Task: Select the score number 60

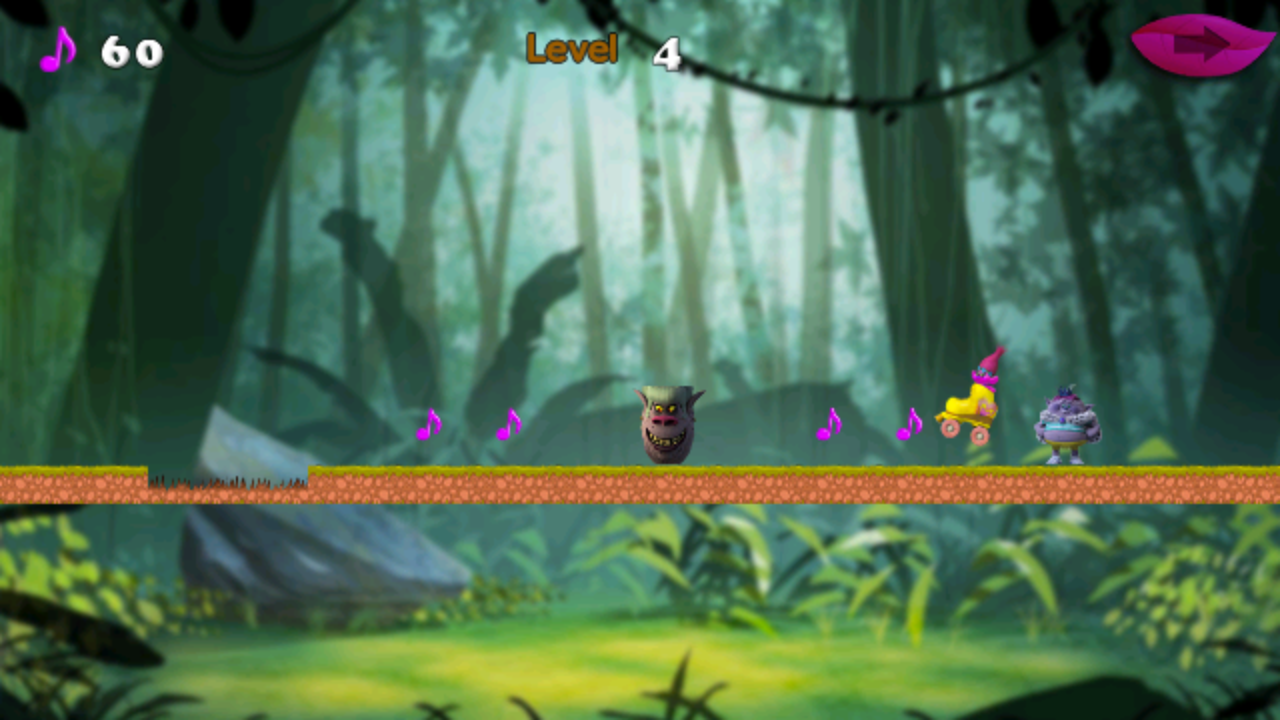Action: click(x=132, y=52)
